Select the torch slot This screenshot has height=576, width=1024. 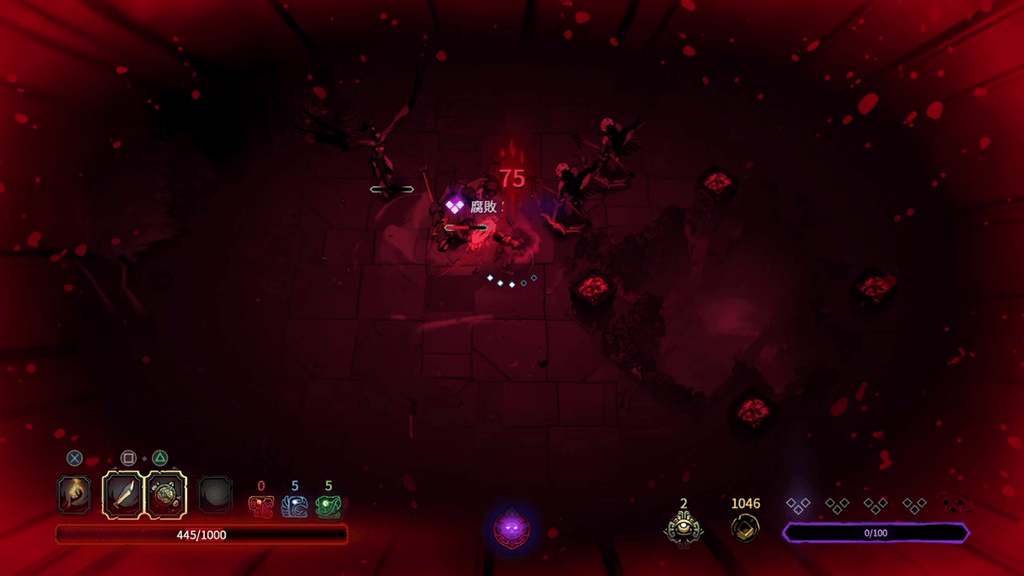[75, 494]
